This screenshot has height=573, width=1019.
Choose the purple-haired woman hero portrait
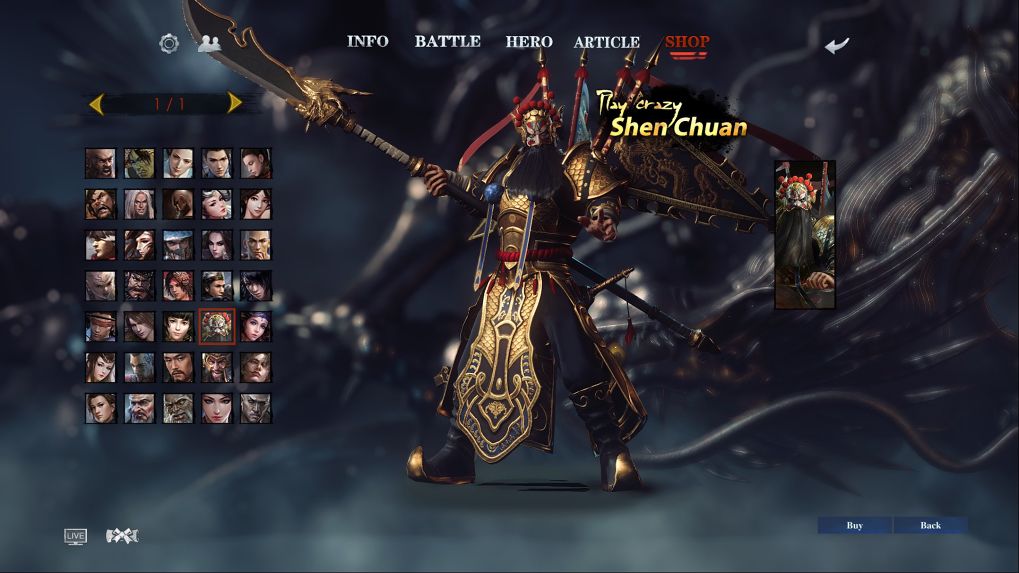point(256,326)
